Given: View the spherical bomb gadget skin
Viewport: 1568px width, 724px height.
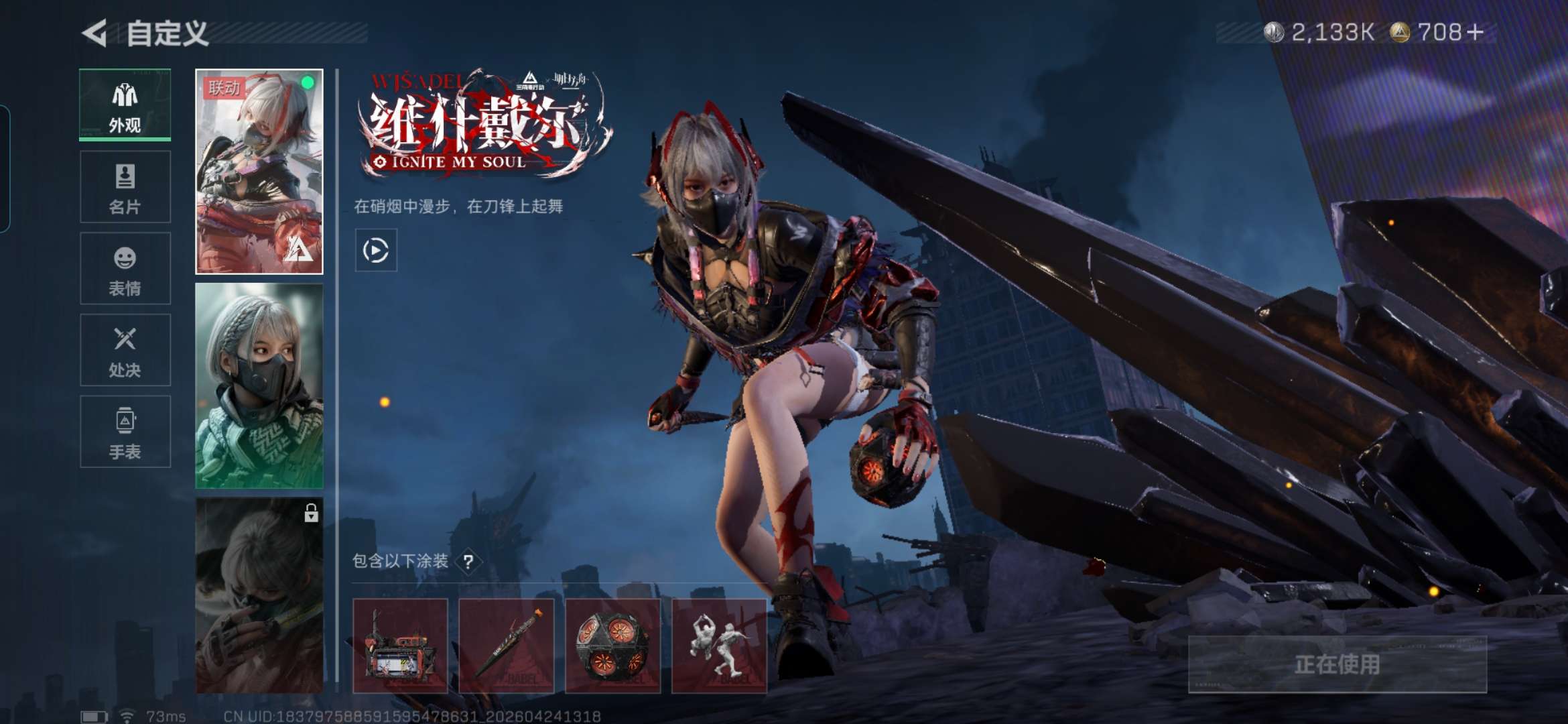Looking at the screenshot, I should pyautogui.click(x=612, y=646).
